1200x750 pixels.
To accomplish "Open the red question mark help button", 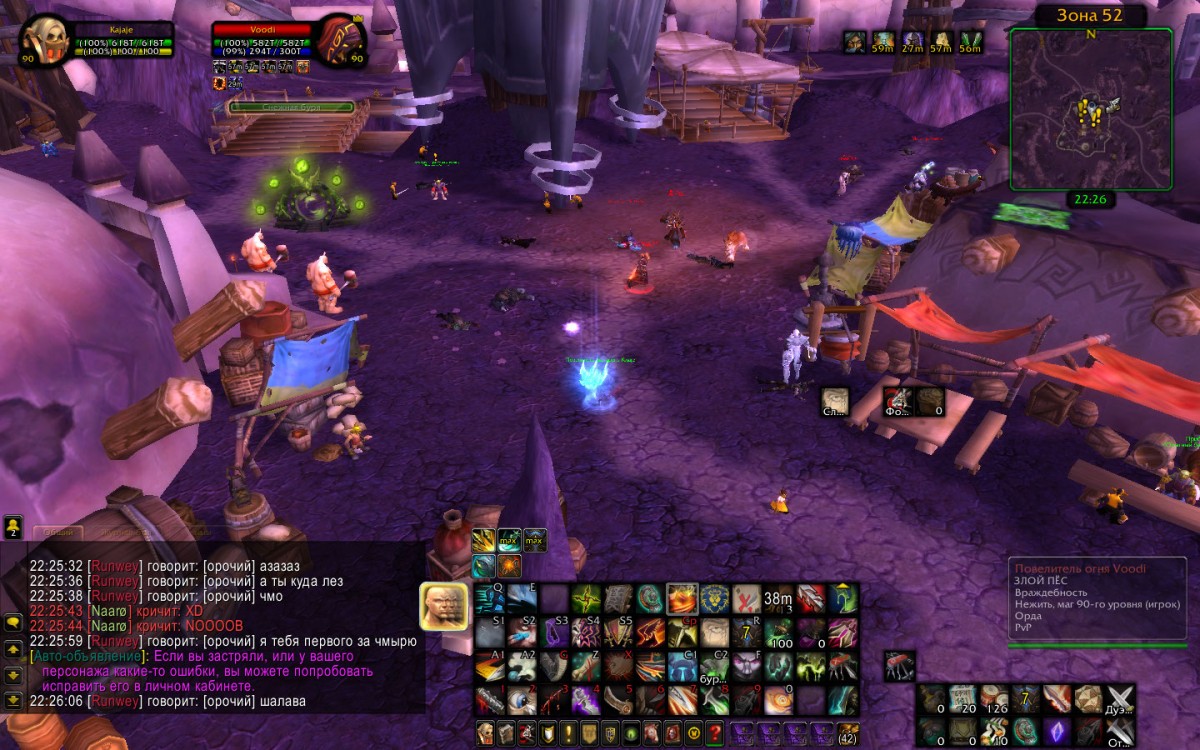I will click(x=714, y=732).
